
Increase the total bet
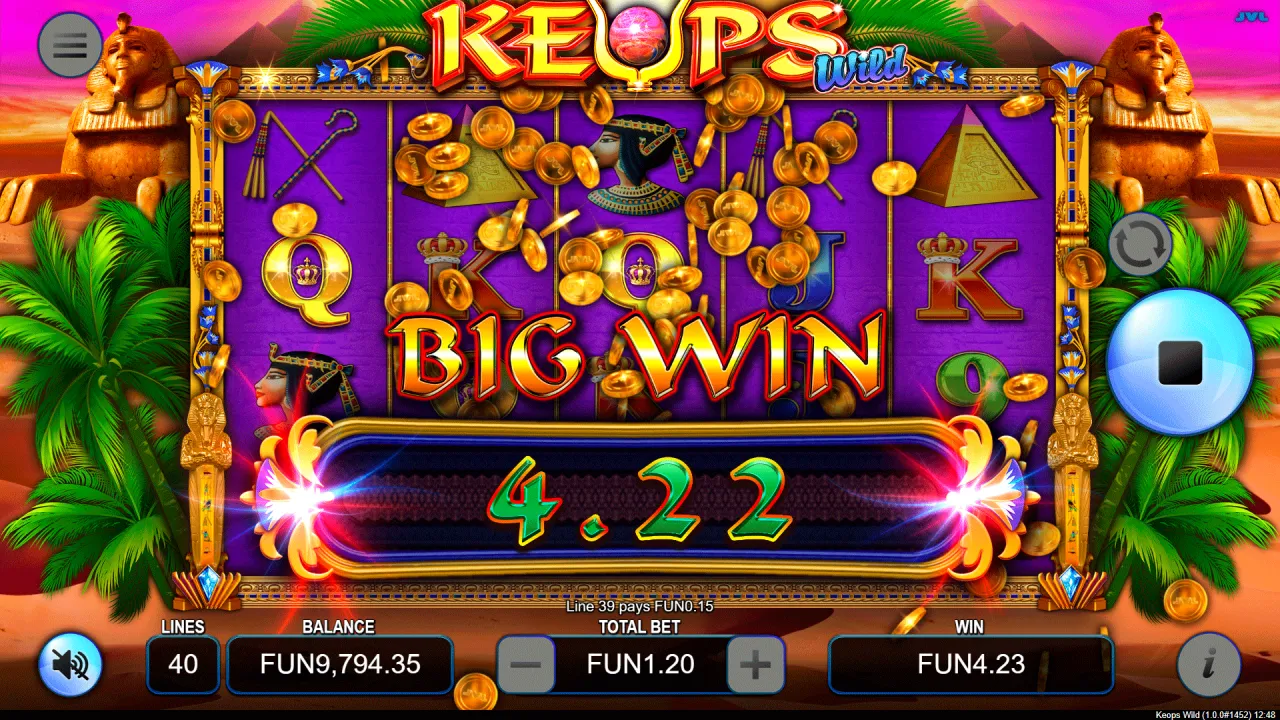759,663
